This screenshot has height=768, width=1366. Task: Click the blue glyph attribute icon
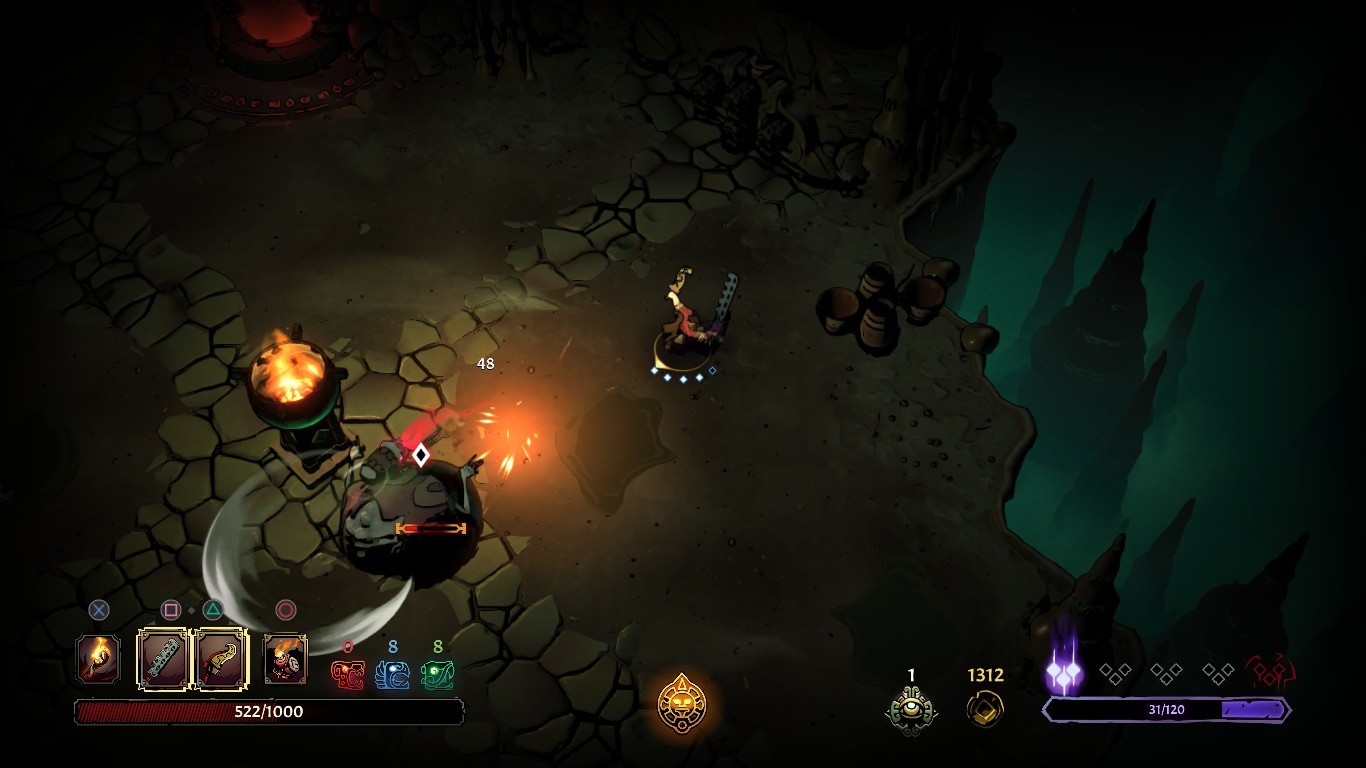pyautogui.click(x=392, y=675)
